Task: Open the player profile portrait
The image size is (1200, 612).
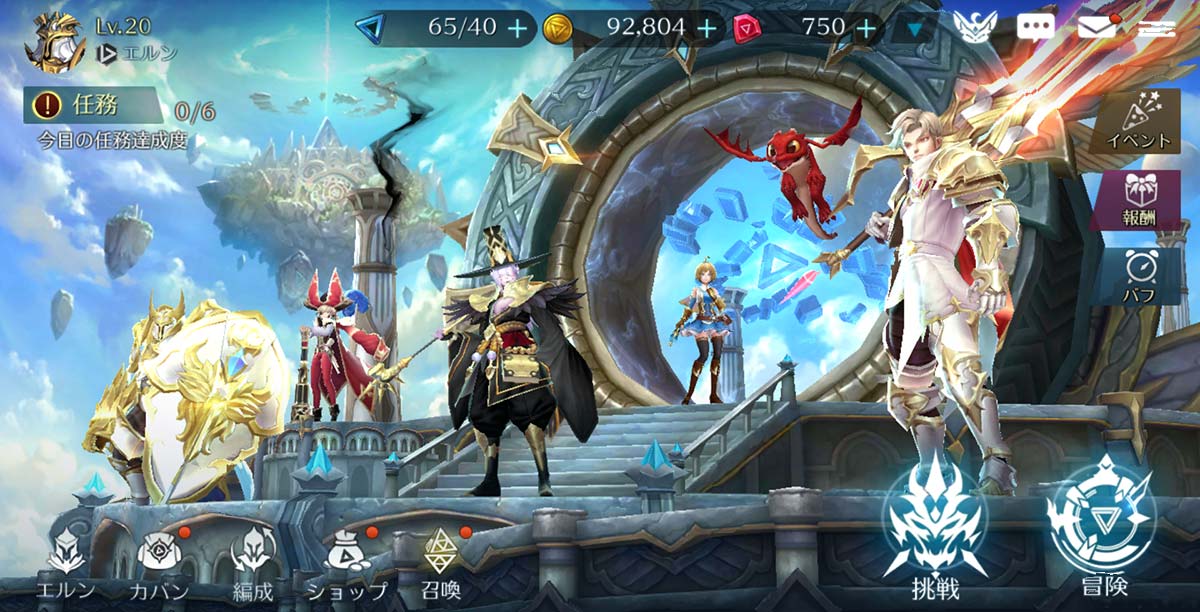Action: [x=58, y=42]
